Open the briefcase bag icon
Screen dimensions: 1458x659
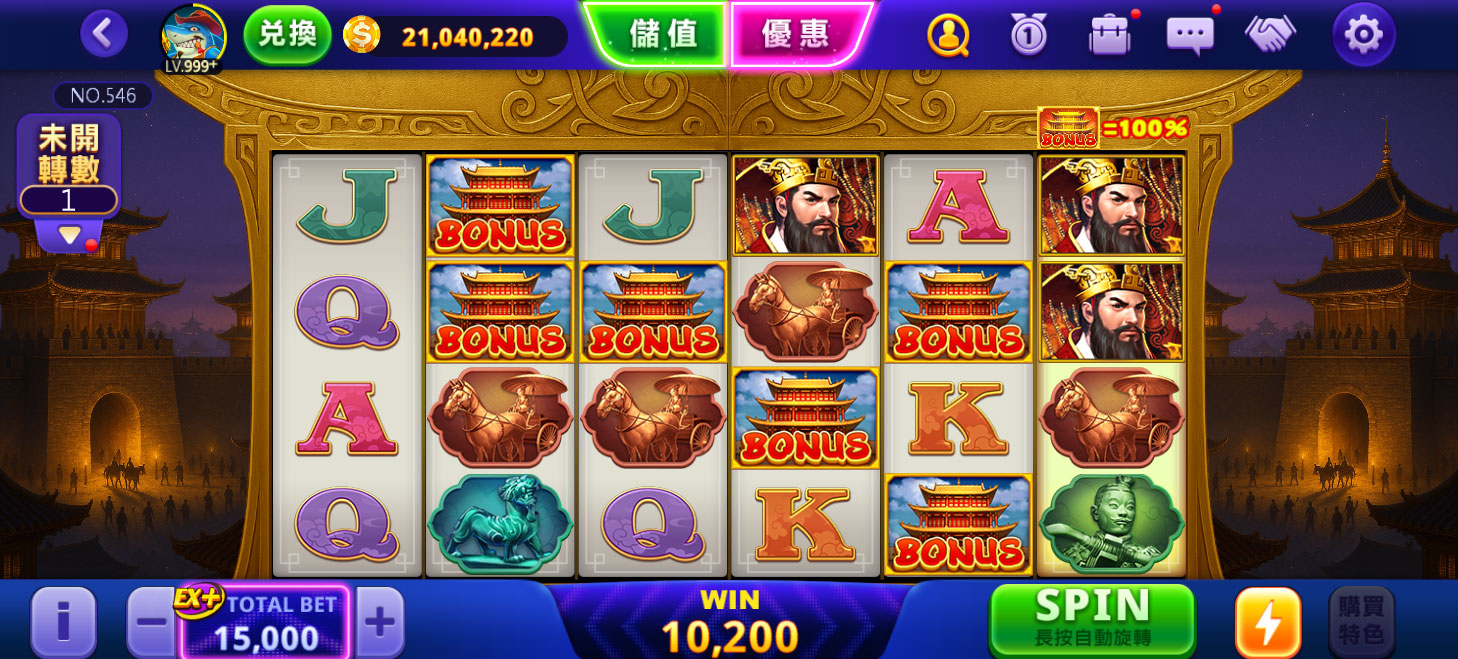(1109, 36)
